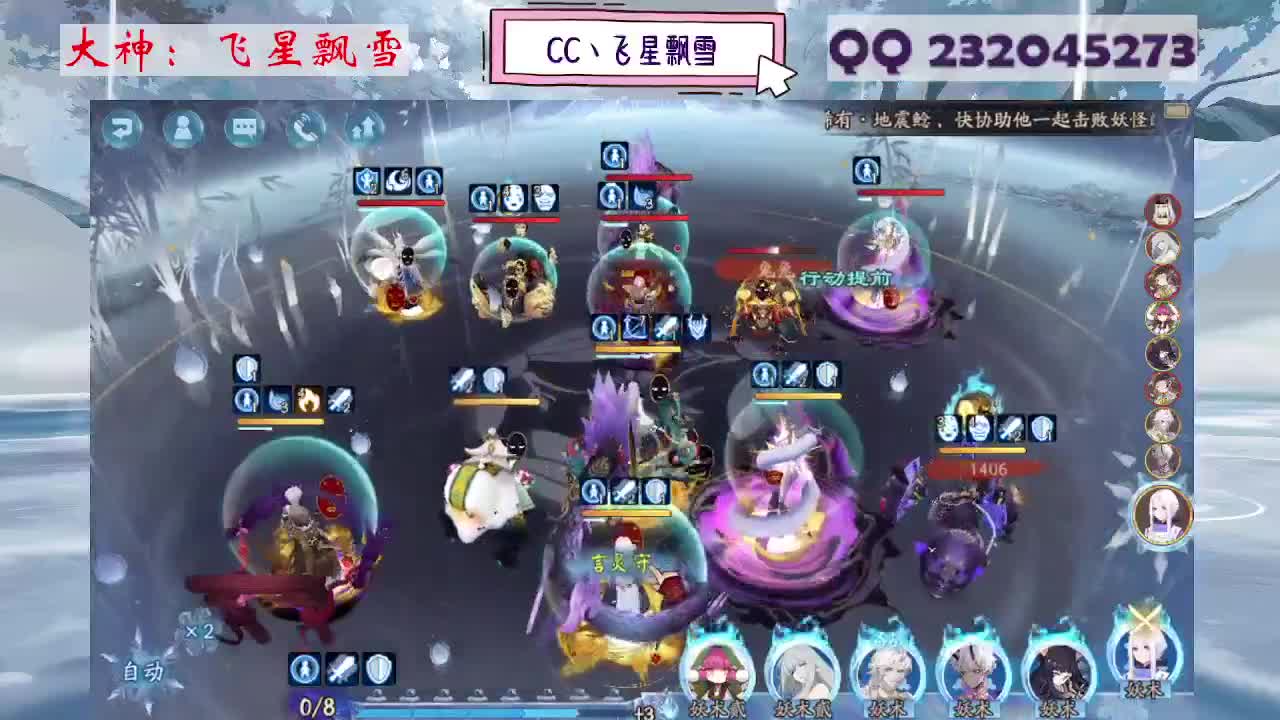
Task: Click the voice call phone icon
Action: click(x=306, y=128)
